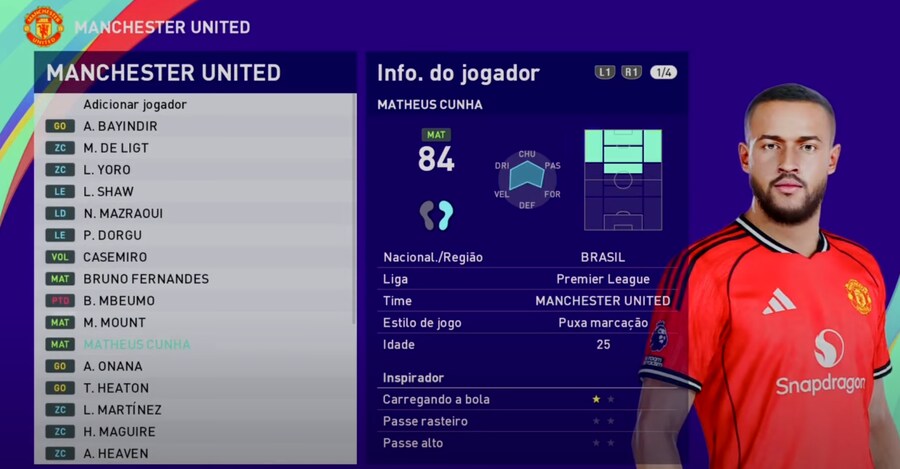Select P. Dorgu in the list
The height and width of the screenshot is (469, 900).
click(x=112, y=235)
